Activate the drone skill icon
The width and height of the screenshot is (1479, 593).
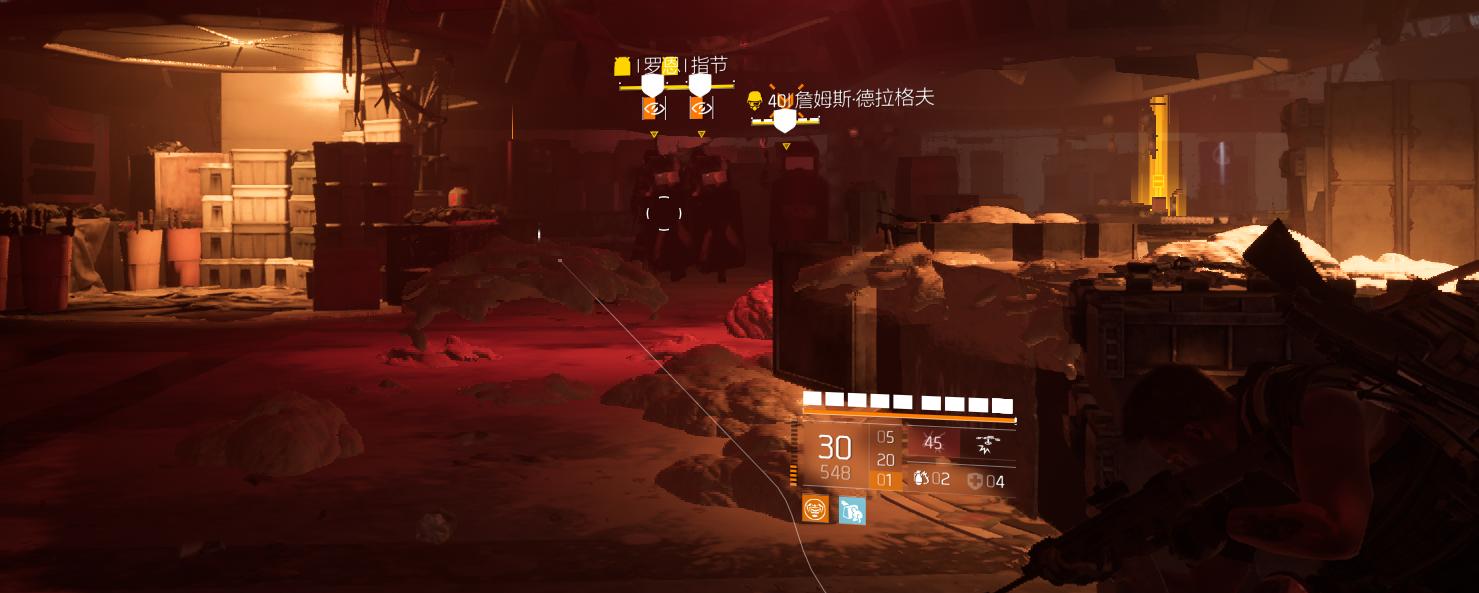click(x=988, y=444)
